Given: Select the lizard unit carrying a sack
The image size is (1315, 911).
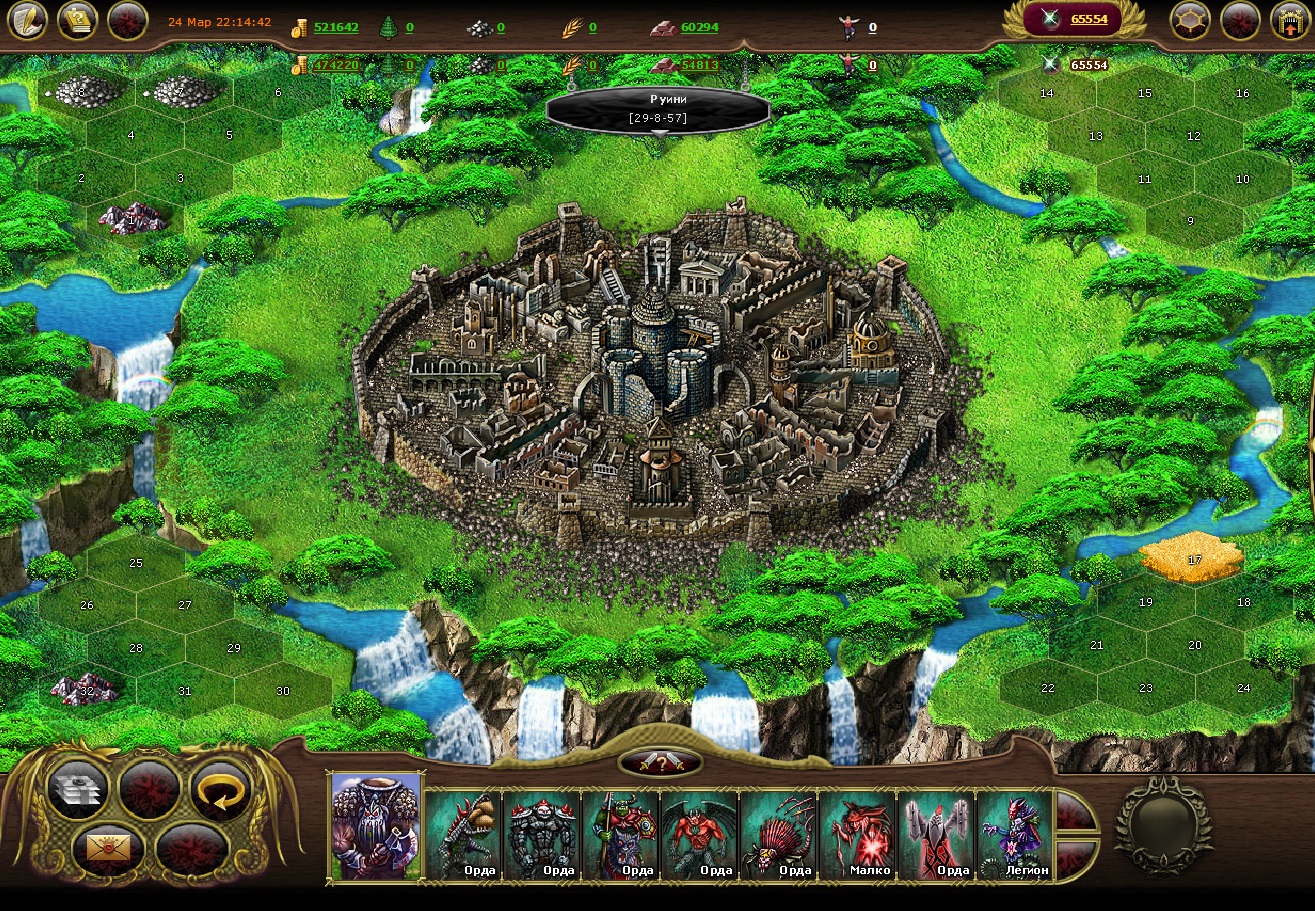Looking at the screenshot, I should point(462,835).
